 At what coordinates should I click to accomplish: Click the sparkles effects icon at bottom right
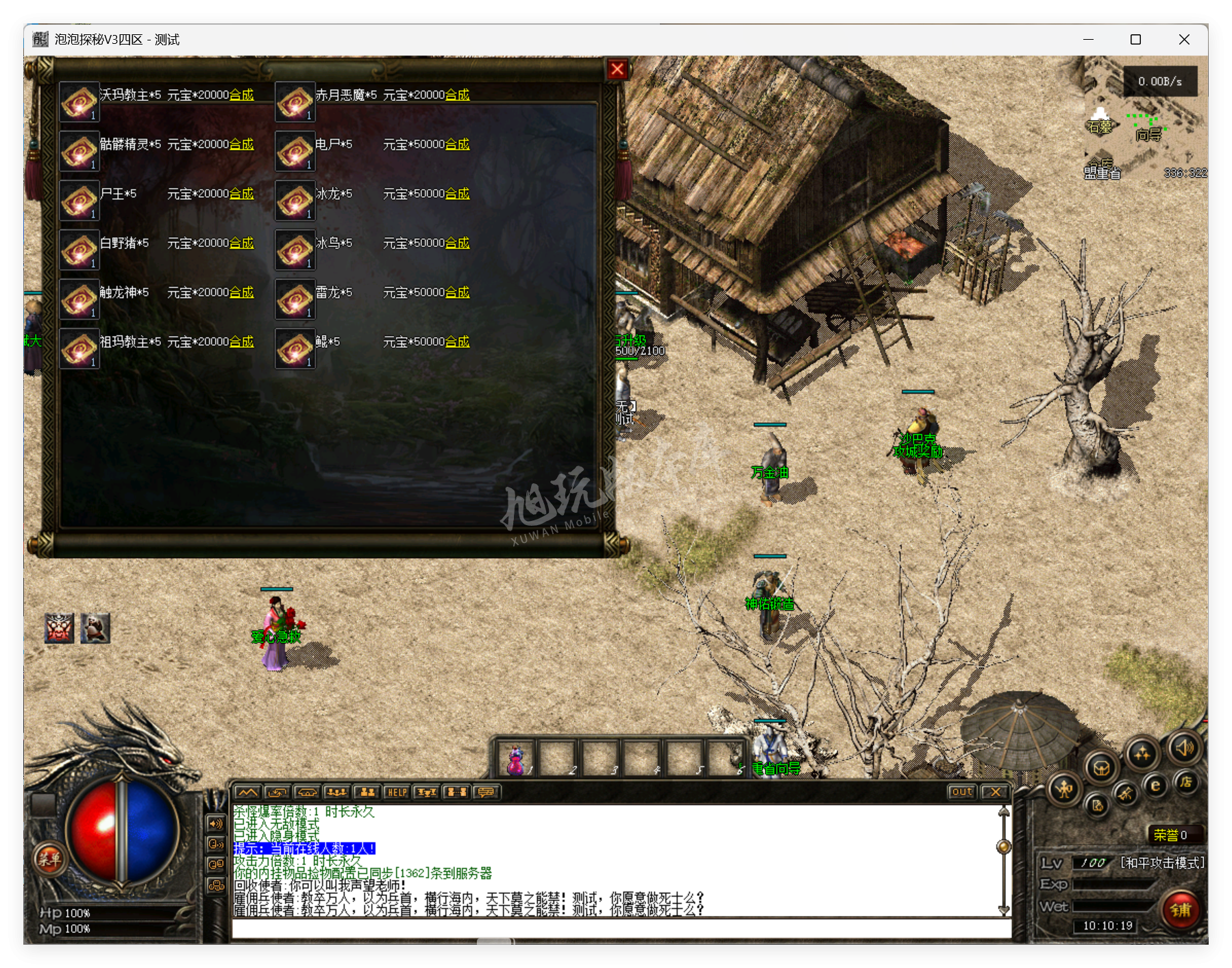[x=1143, y=754]
